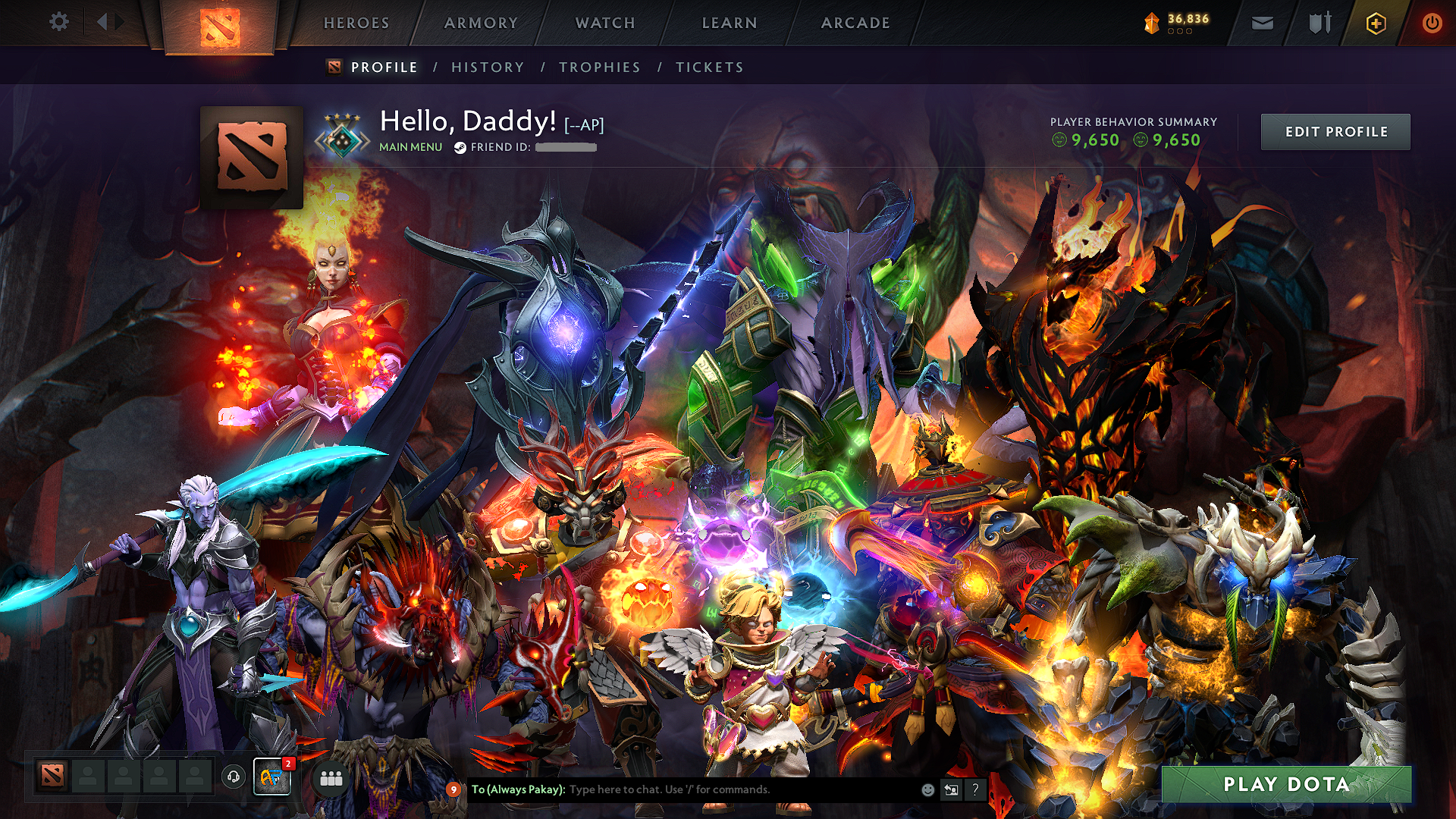Image resolution: width=1456 pixels, height=819 pixels.
Task: Open the mail envelope inbox
Action: [1263, 24]
